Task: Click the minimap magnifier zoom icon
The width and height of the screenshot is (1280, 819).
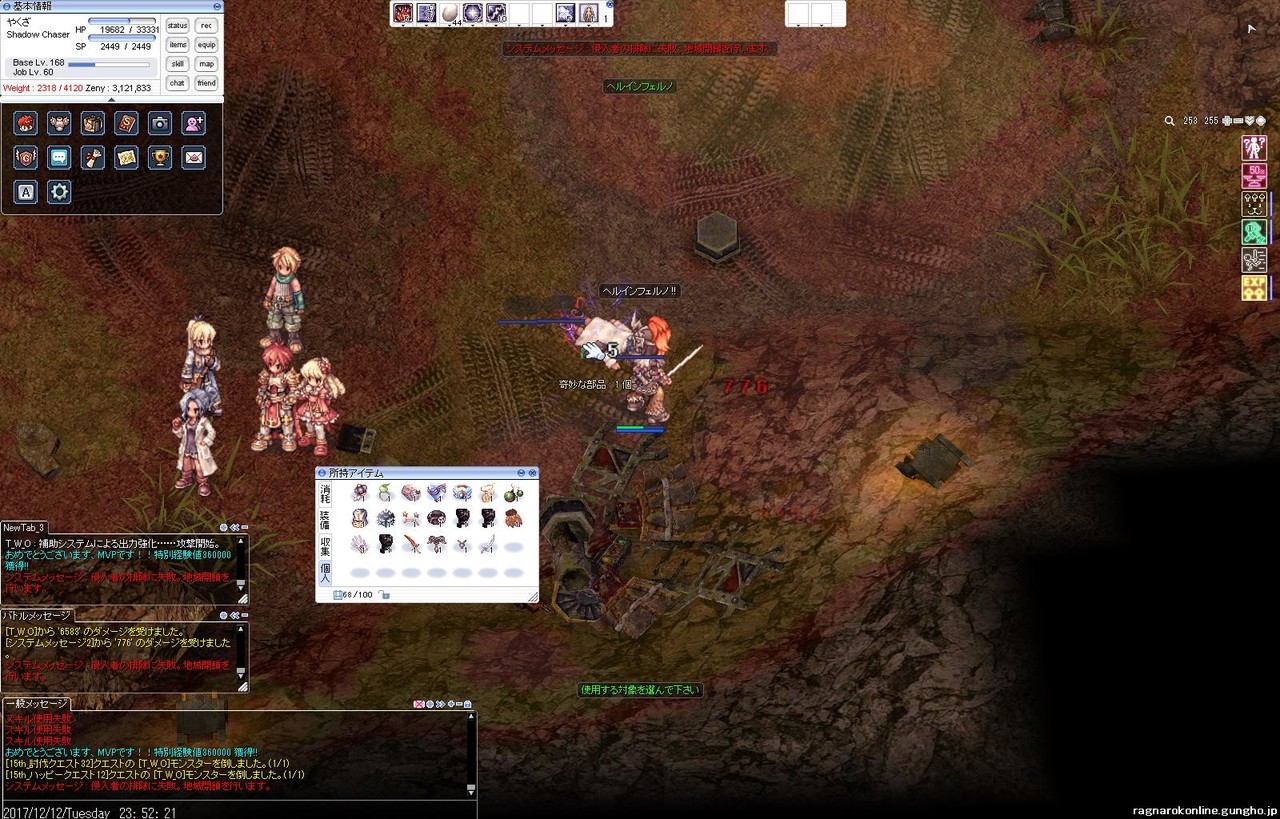Action: [x=1169, y=121]
